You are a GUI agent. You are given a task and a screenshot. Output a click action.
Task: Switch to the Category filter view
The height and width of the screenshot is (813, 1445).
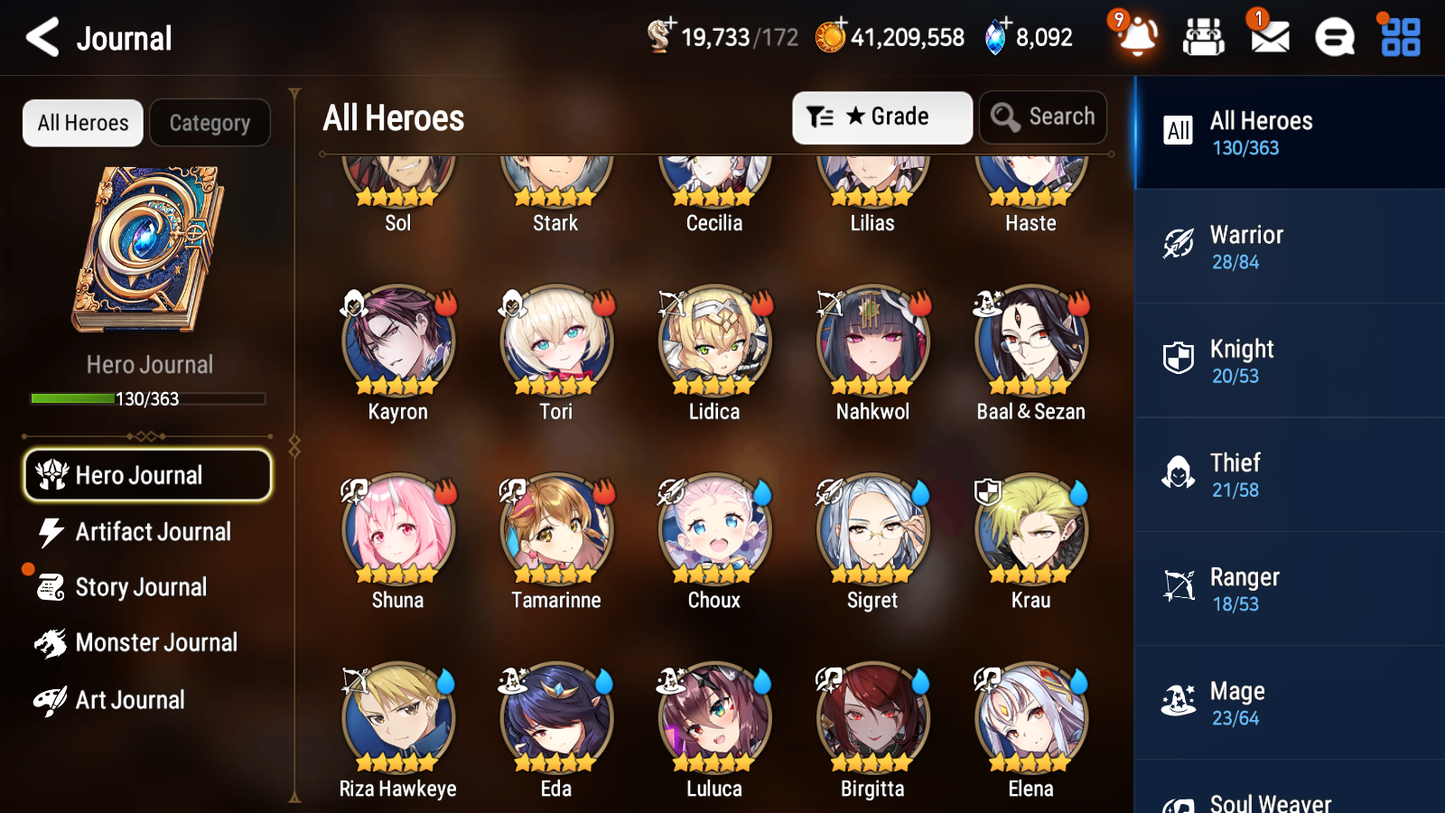(210, 122)
